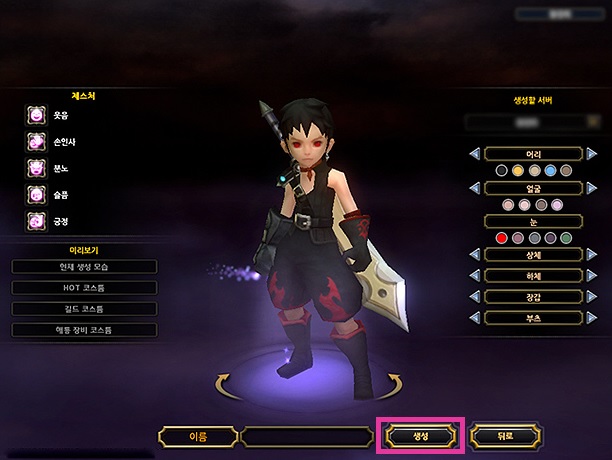
Task: Play the 슬픔 (sadness) gesture
Action: tap(37, 194)
